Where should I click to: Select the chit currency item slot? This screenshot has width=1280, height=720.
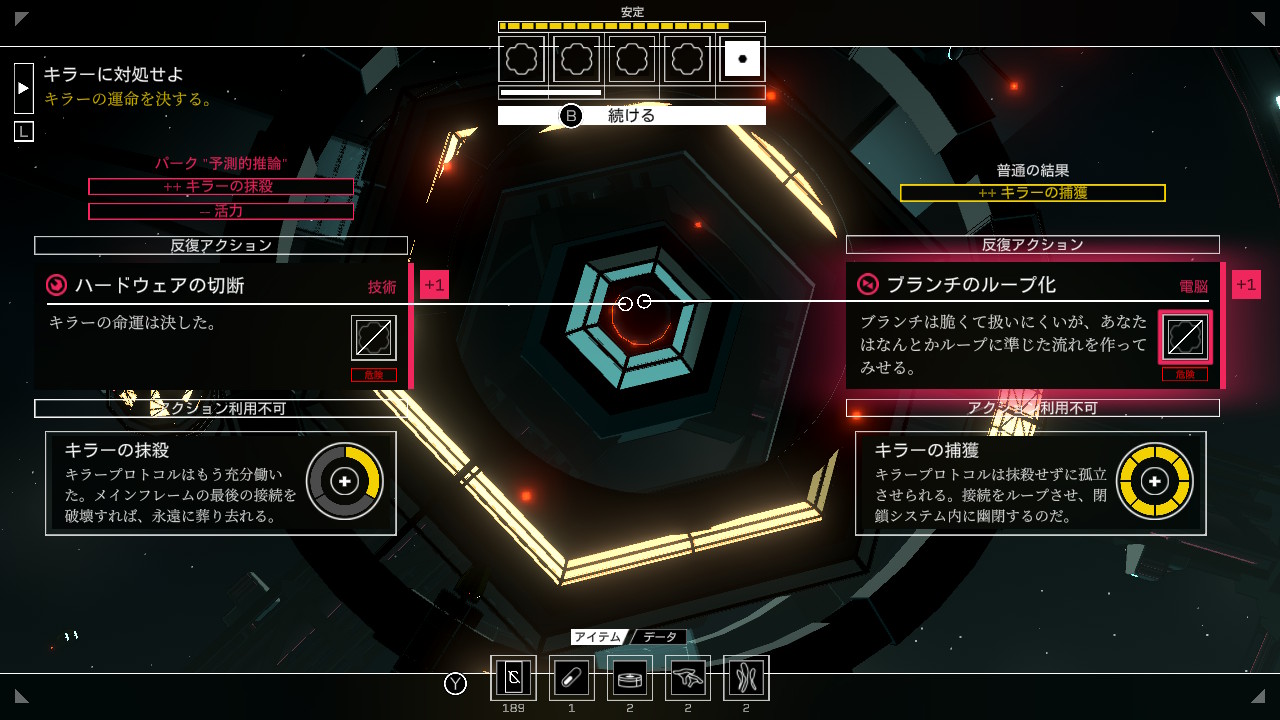point(513,678)
